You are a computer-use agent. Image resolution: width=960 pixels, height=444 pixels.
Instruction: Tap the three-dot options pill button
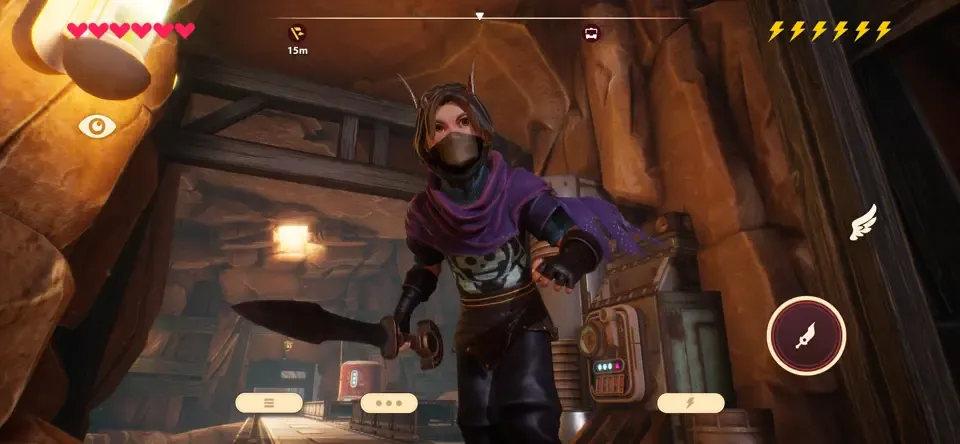(x=389, y=403)
